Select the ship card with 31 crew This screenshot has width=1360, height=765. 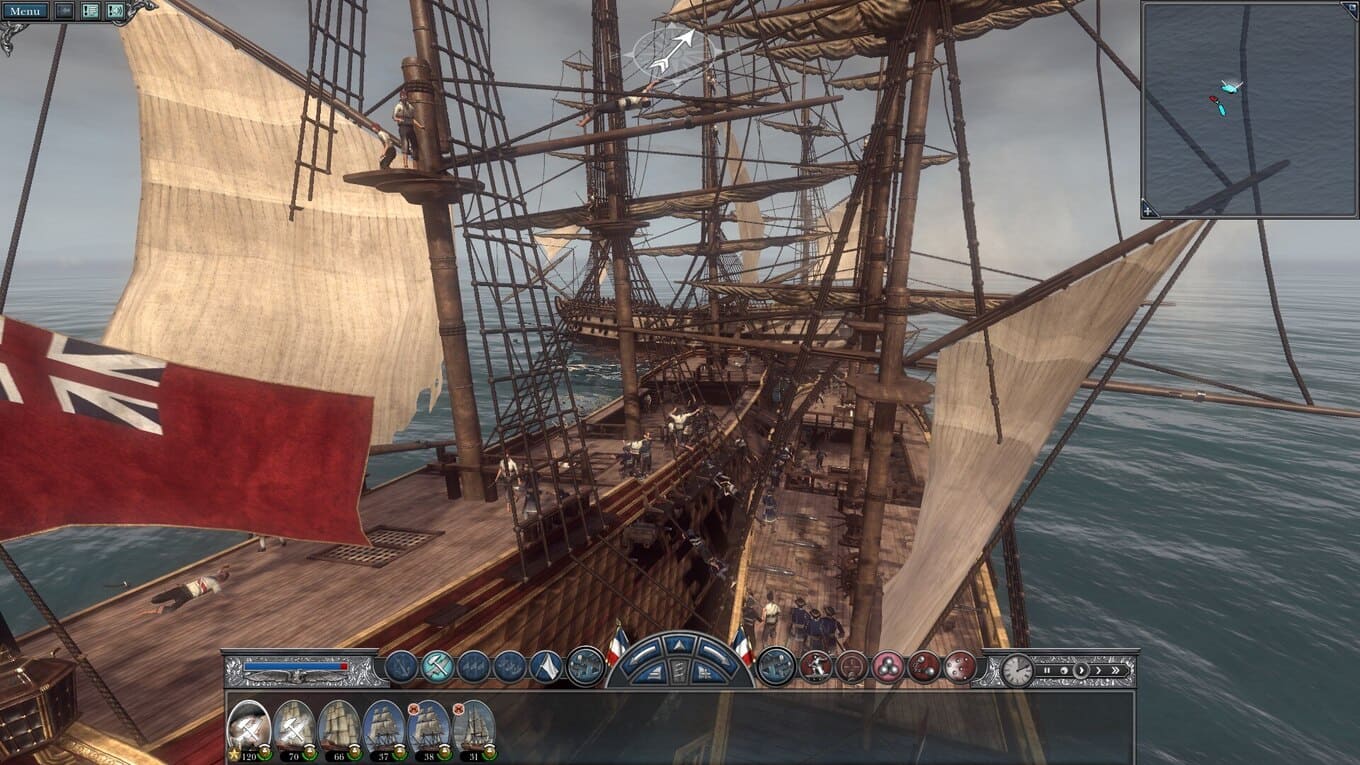(474, 727)
